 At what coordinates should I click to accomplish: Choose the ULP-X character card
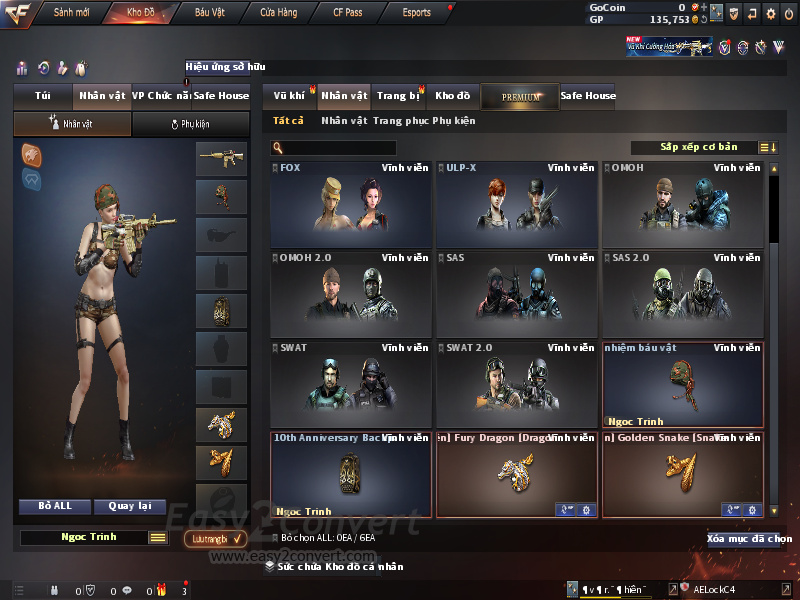(517, 204)
